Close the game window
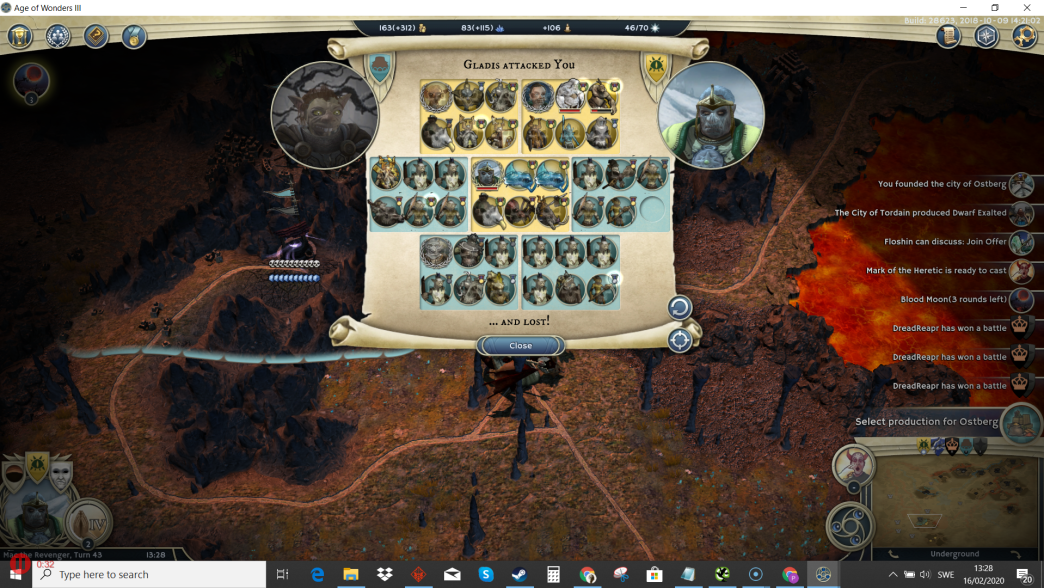The height and width of the screenshot is (588, 1044). (x=1026, y=8)
